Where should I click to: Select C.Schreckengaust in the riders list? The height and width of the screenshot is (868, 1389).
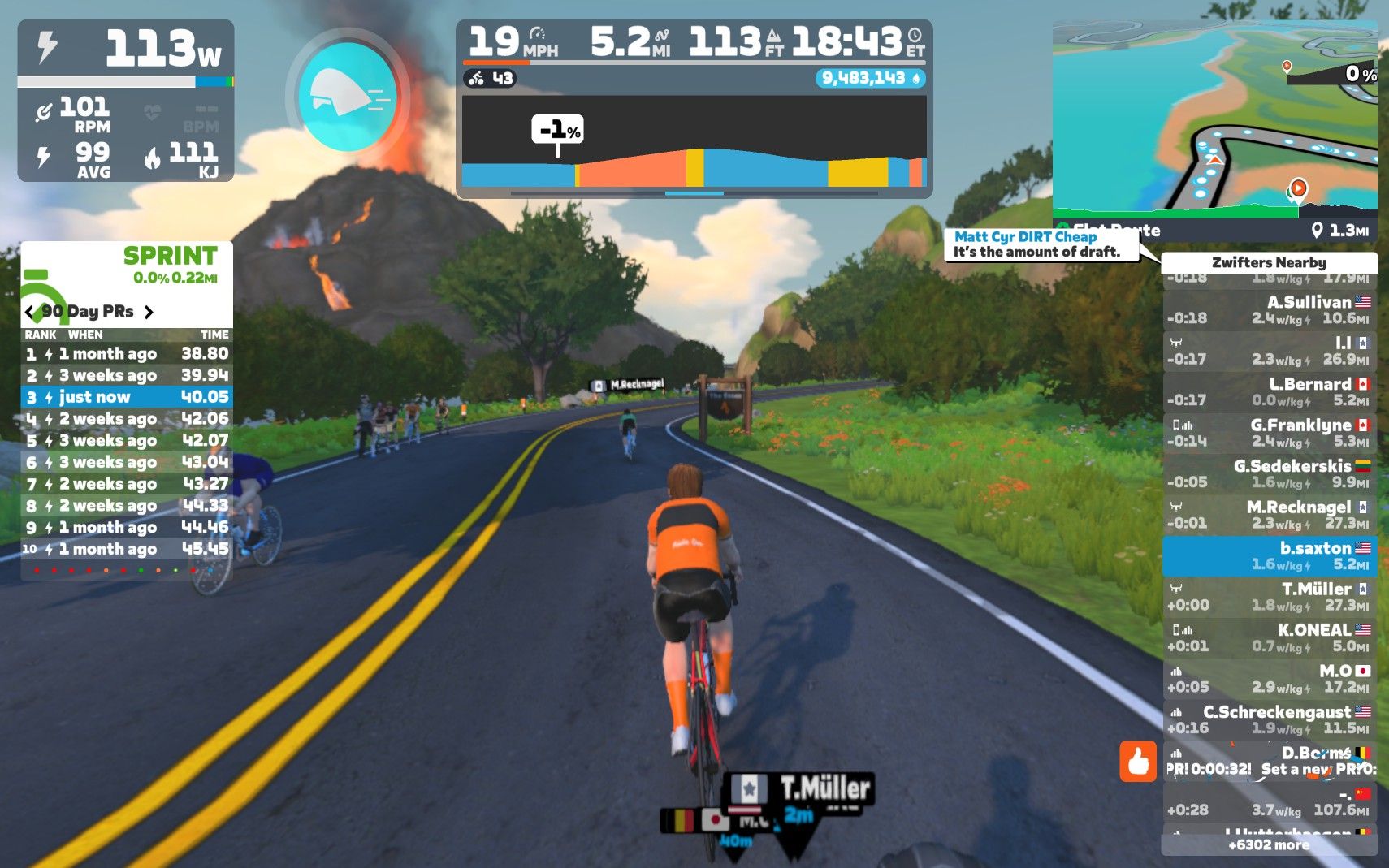tap(1269, 719)
